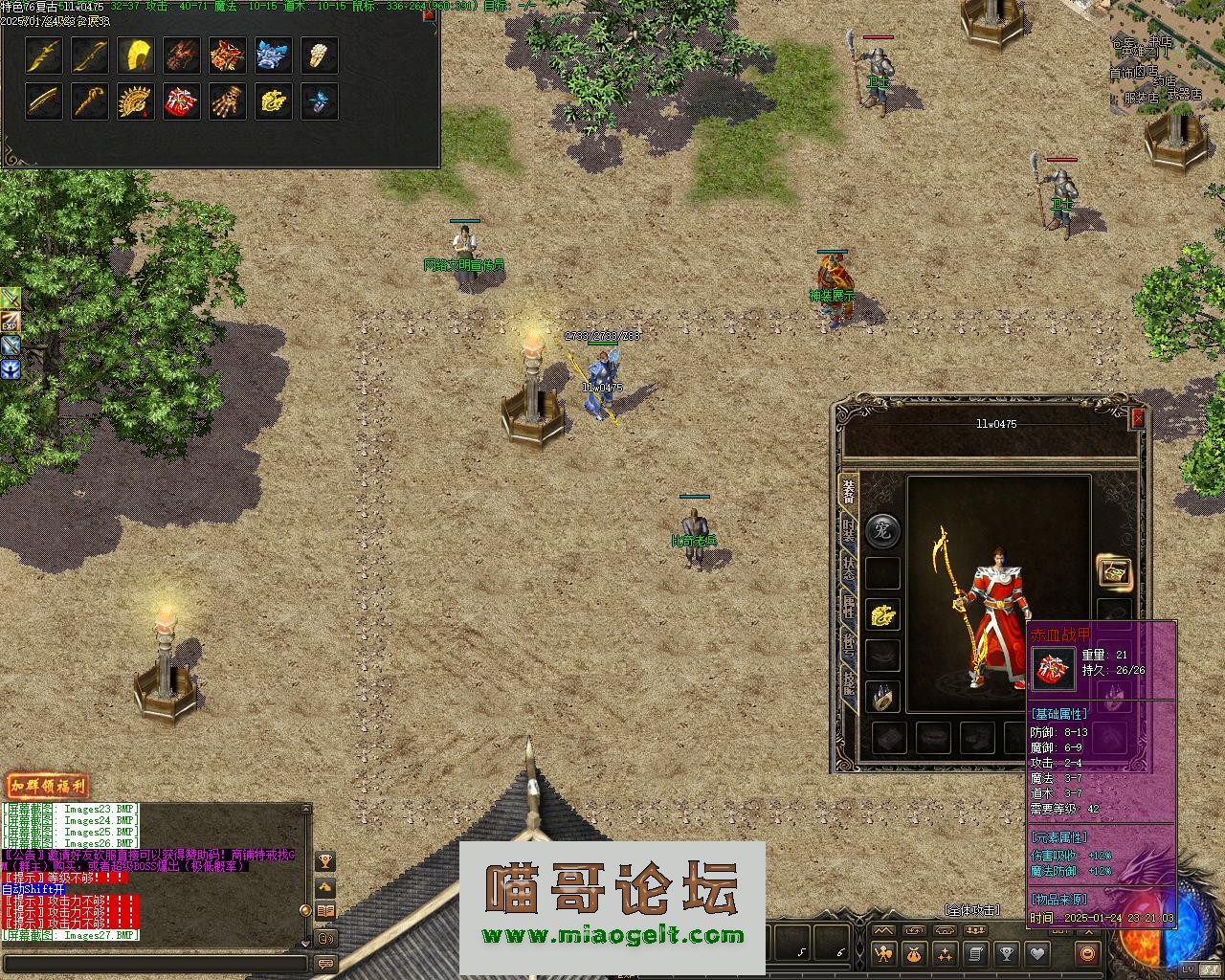
Task: Select the blue crystal ring showcase item
Action: click(320, 101)
